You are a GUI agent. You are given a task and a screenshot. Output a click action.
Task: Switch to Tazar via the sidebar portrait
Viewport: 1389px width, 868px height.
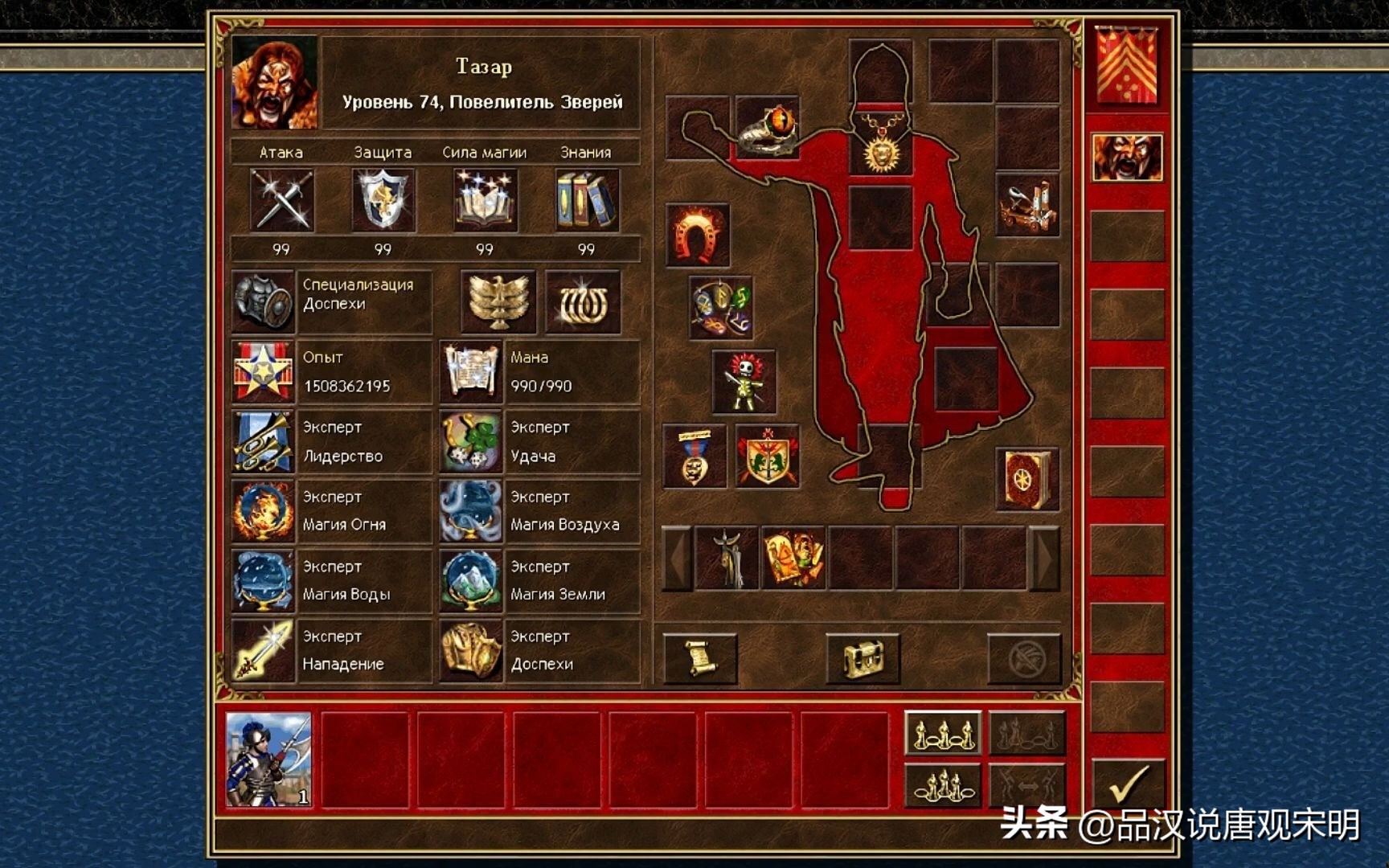[x=1128, y=156]
